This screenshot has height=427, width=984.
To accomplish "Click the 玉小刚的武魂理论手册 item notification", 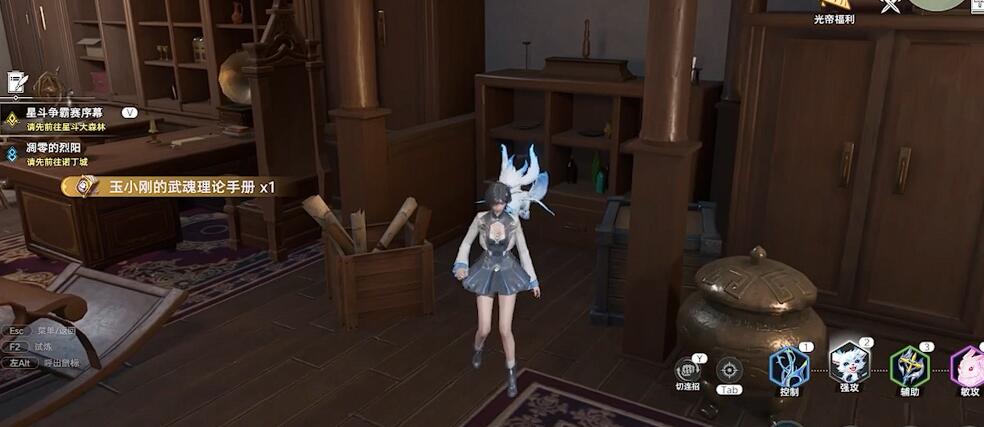I will 180,186.
